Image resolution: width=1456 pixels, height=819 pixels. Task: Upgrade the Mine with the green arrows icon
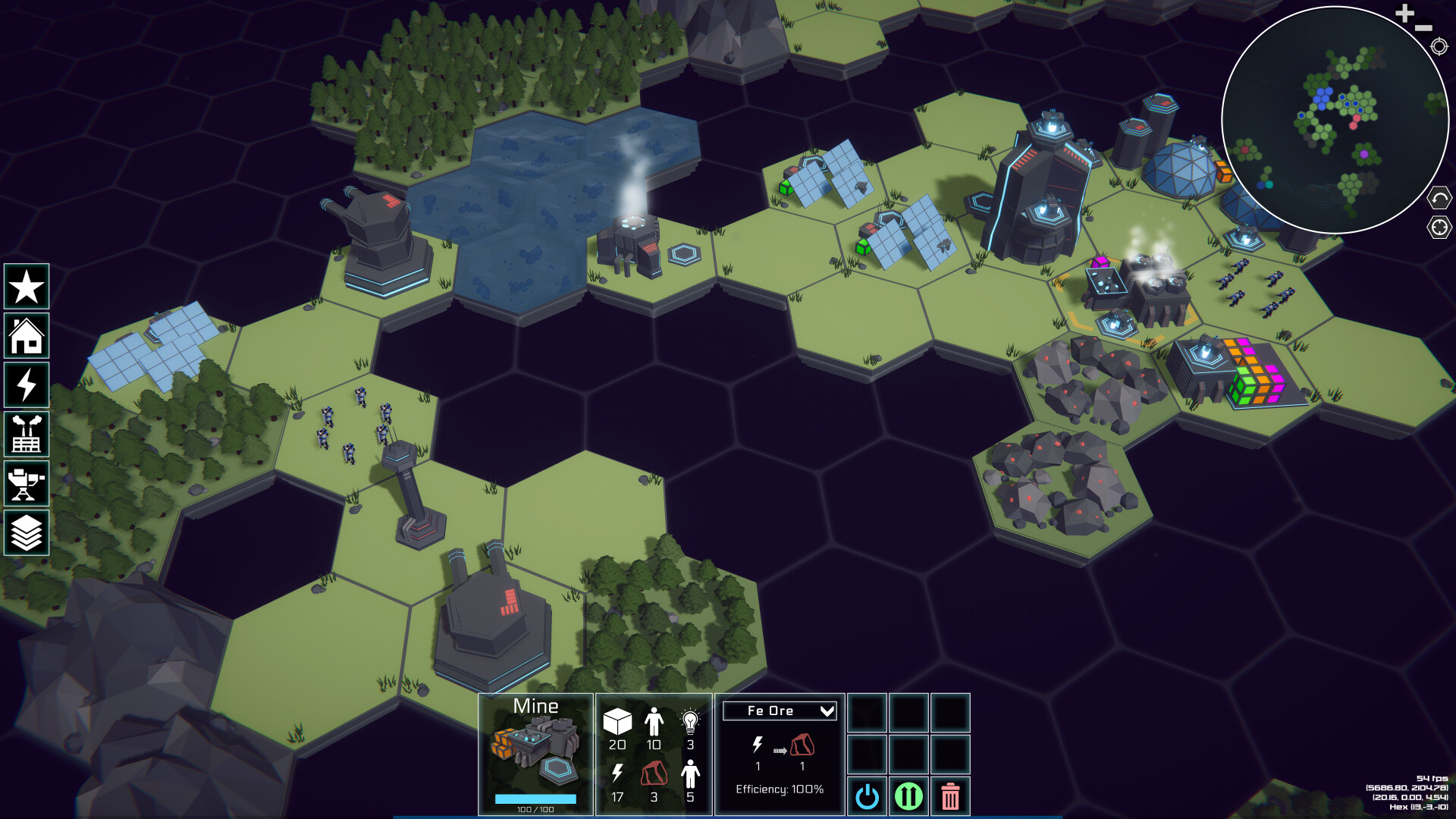coord(909,795)
